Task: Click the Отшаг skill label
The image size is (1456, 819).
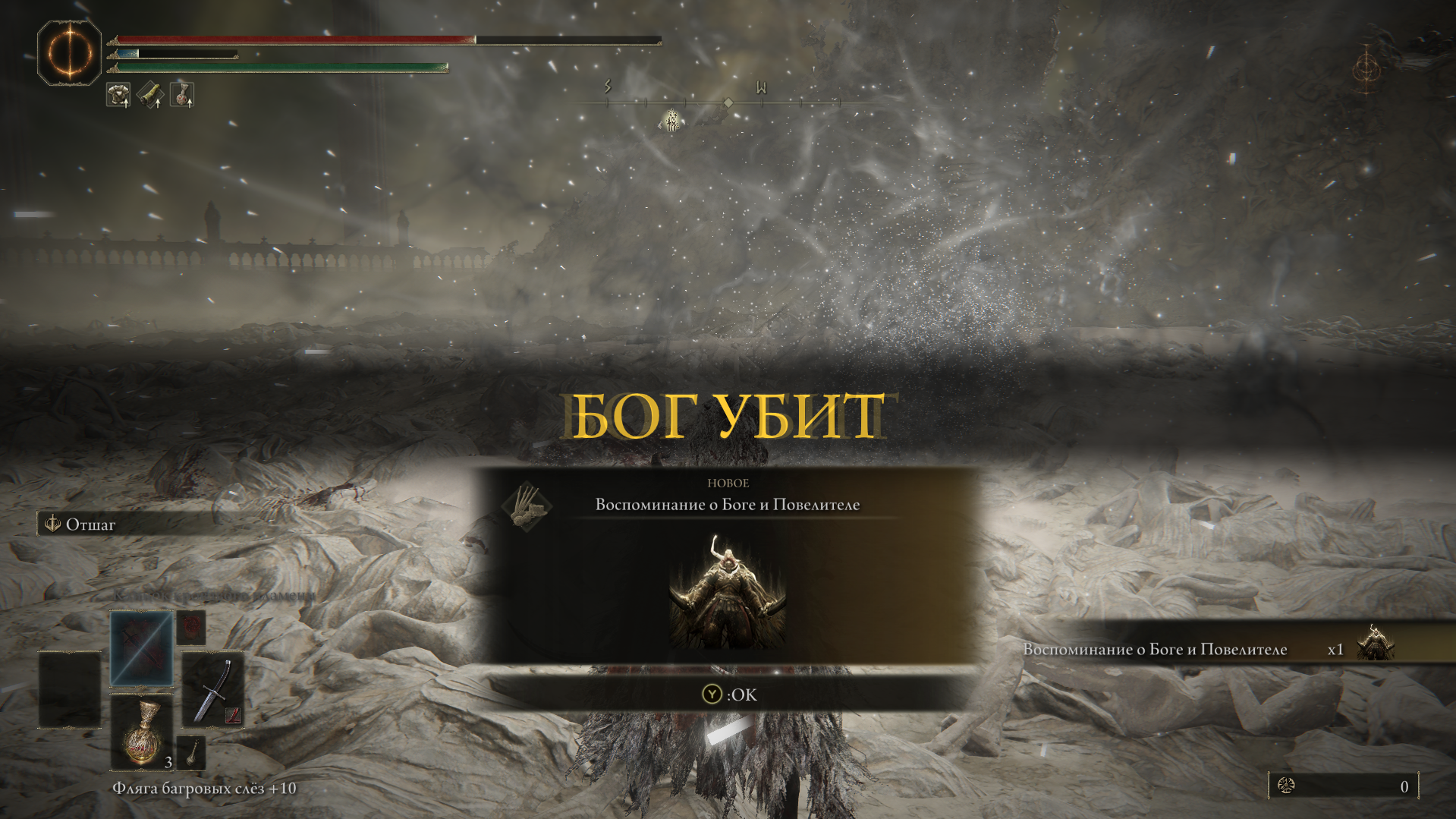Action: (x=90, y=524)
